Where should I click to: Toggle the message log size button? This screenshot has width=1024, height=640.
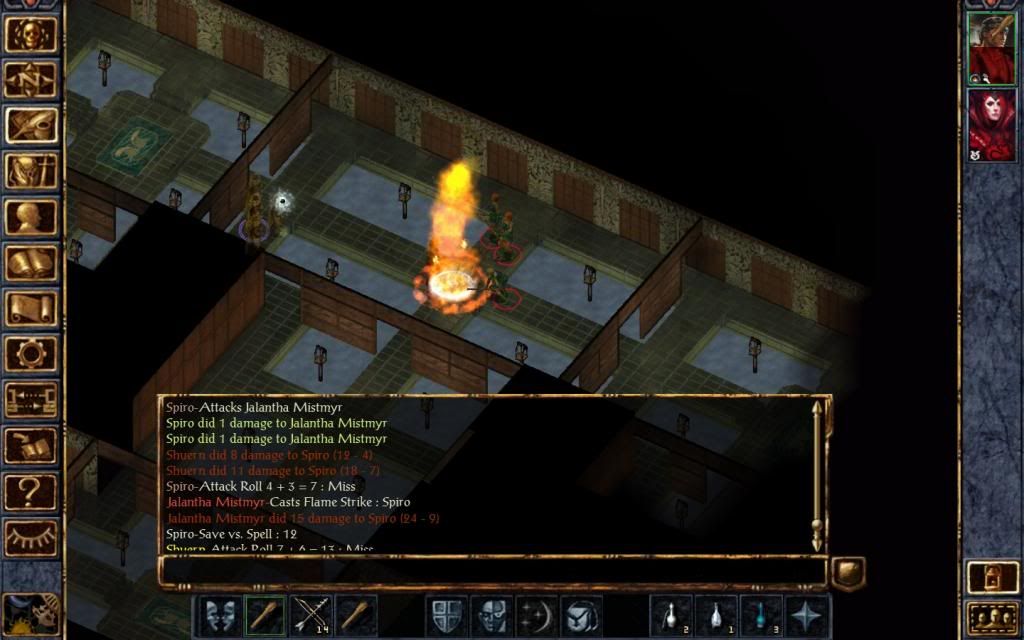point(847,573)
